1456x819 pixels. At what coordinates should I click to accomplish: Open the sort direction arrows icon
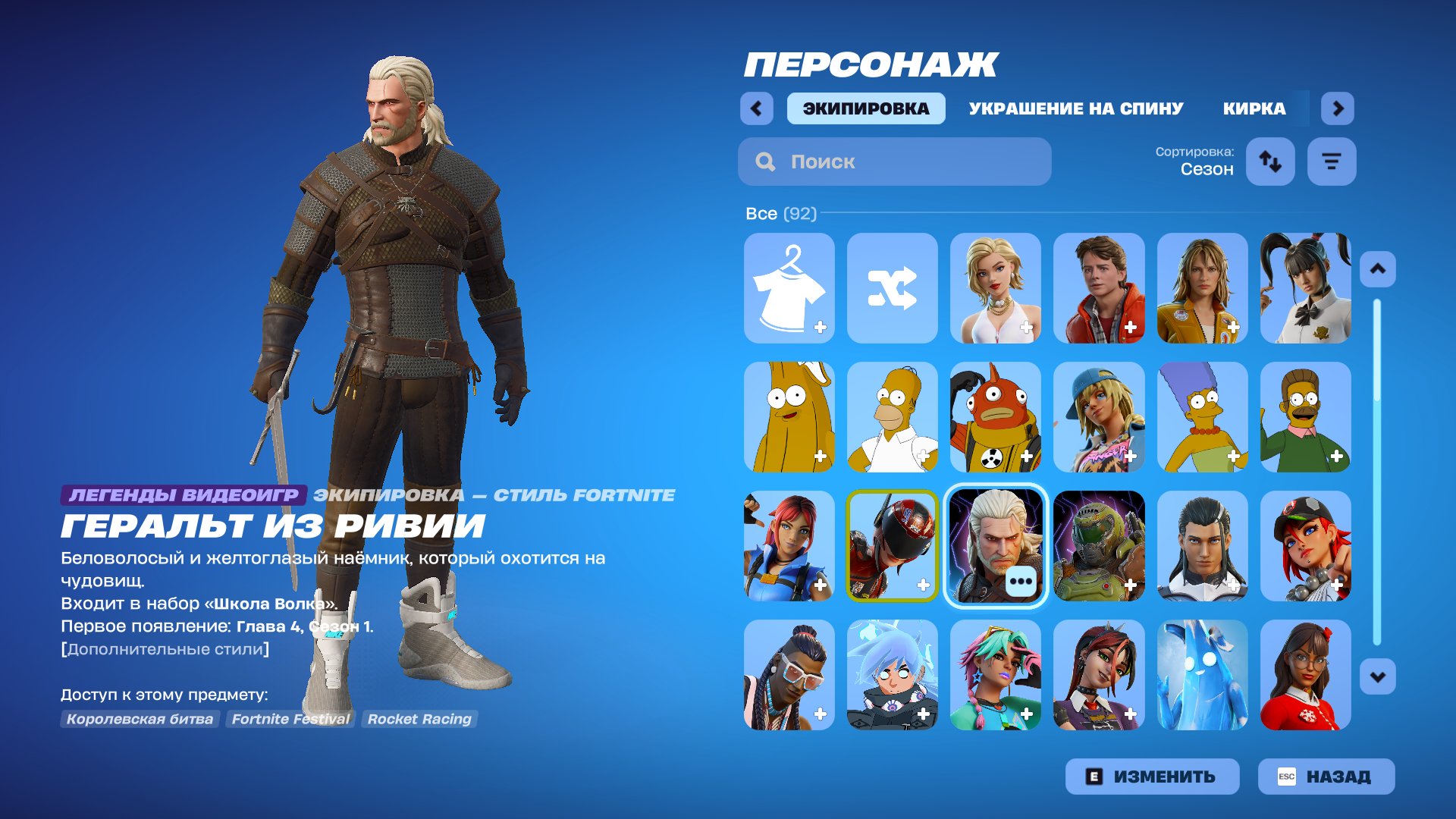coord(1270,161)
